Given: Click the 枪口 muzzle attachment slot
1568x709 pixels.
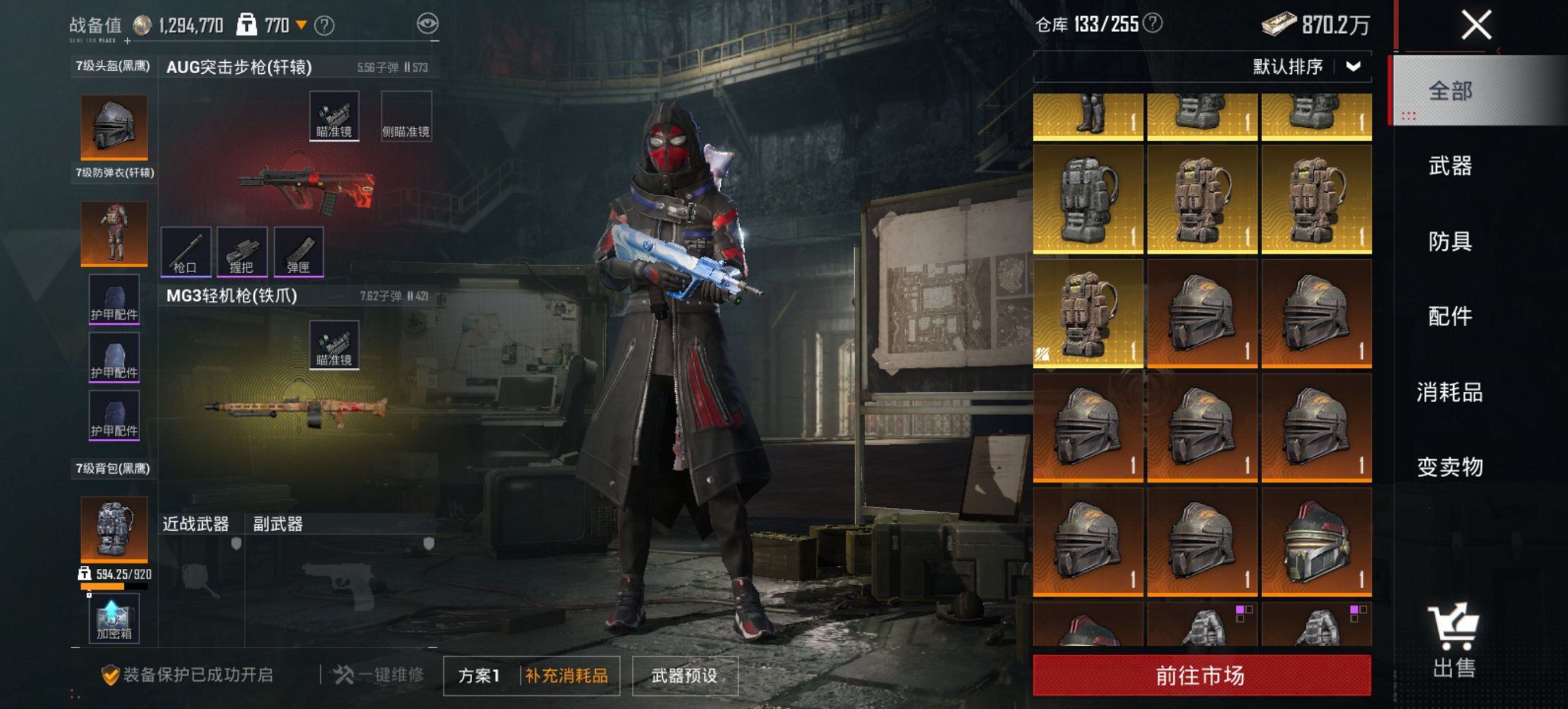Looking at the screenshot, I should (x=184, y=251).
